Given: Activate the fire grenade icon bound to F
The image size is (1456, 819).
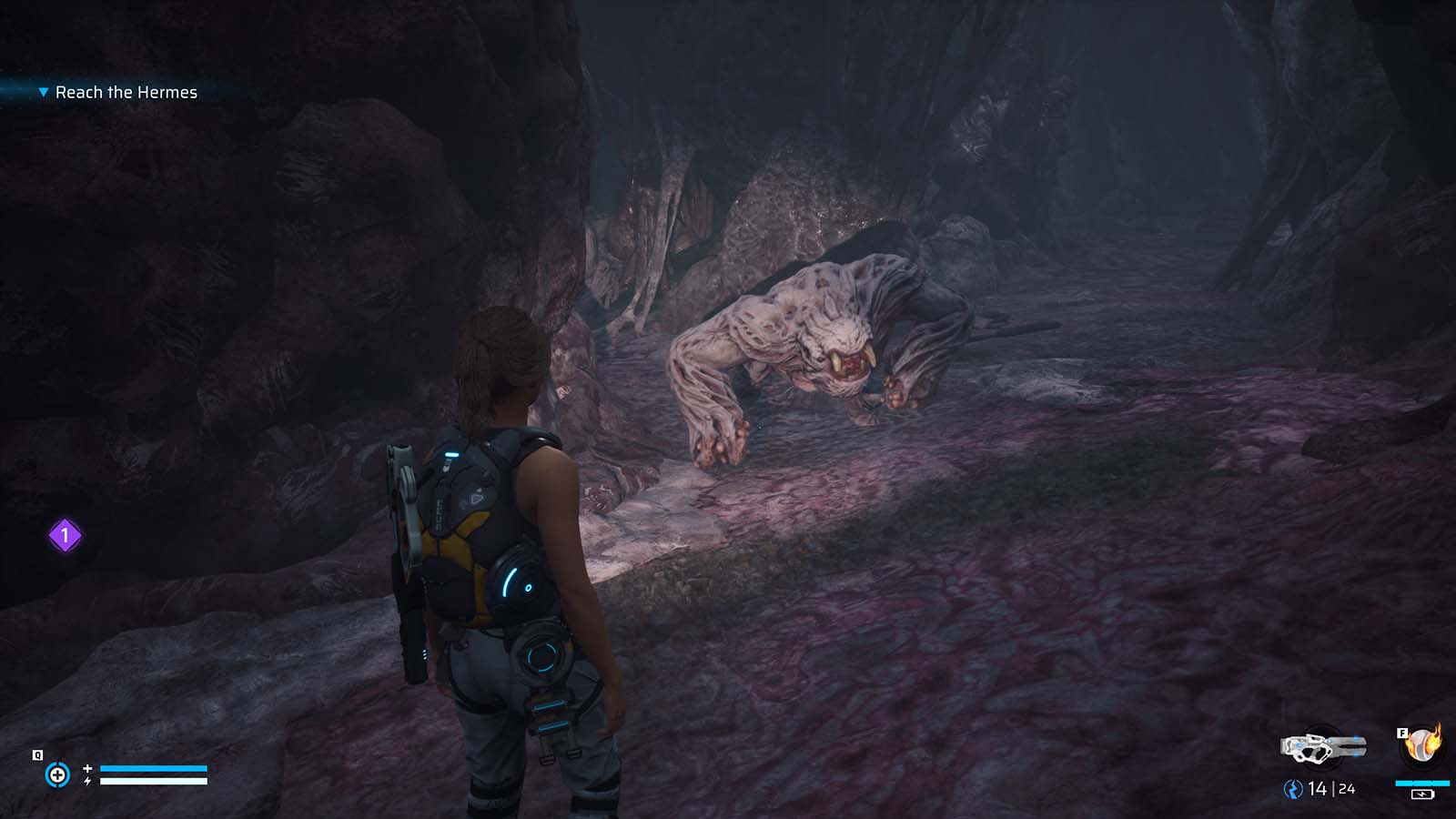Looking at the screenshot, I should (1420, 744).
